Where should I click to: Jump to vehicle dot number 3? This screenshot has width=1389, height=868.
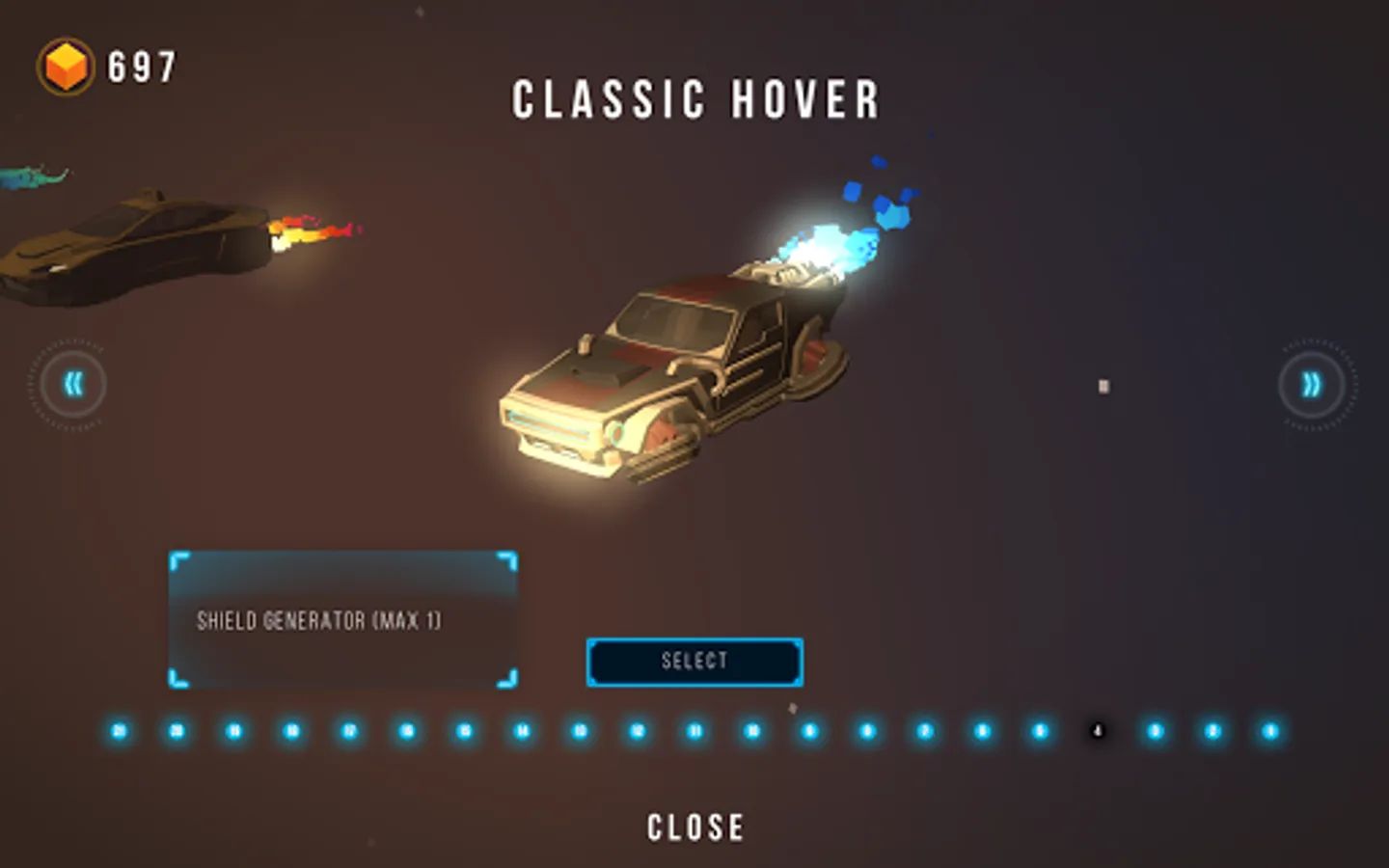[1155, 731]
